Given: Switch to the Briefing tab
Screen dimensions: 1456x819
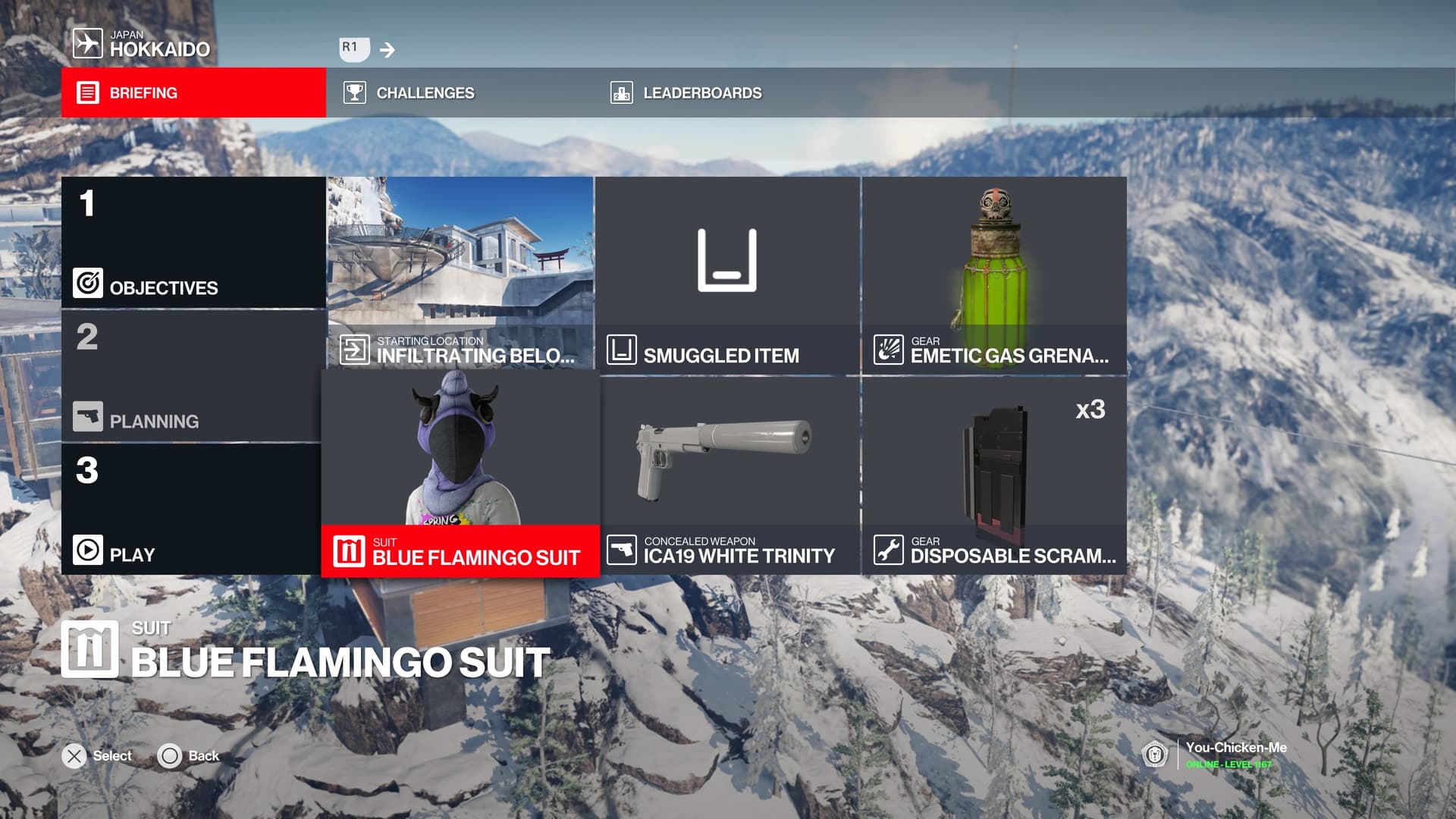Looking at the screenshot, I should pos(193,93).
